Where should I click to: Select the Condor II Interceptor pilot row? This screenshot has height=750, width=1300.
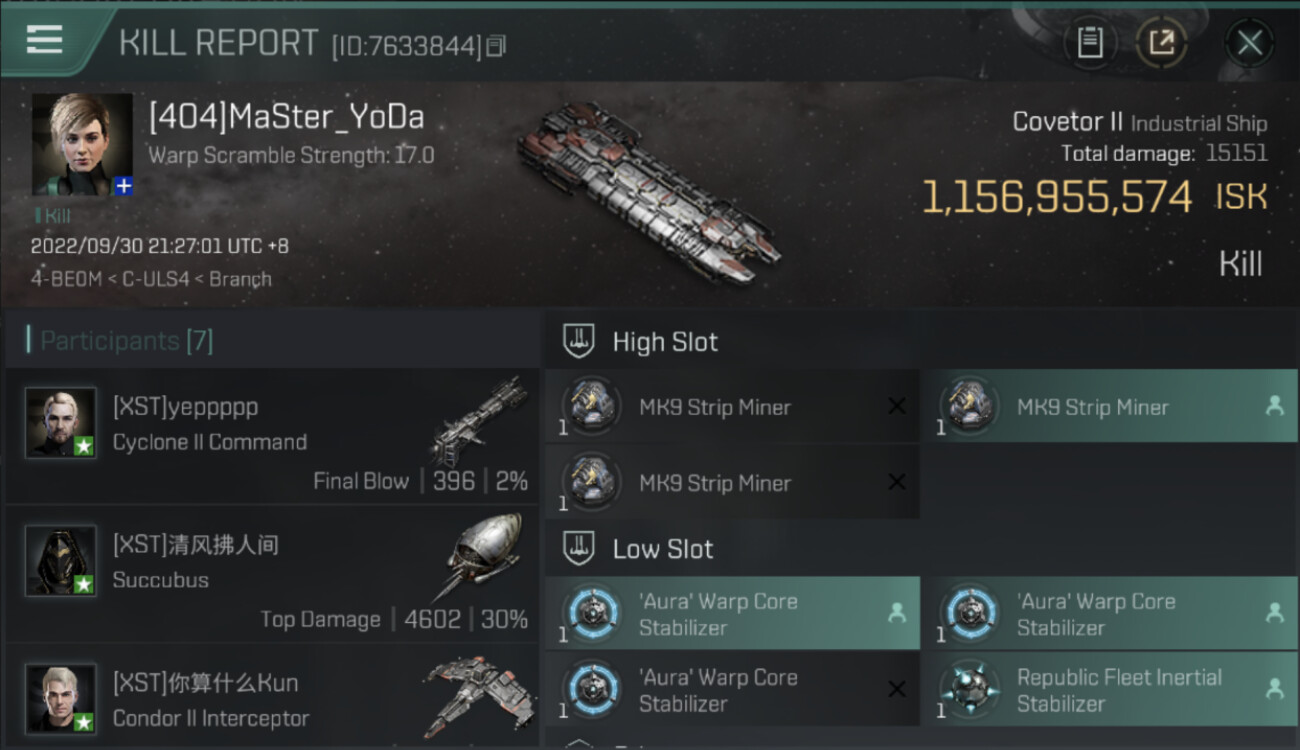point(272,700)
